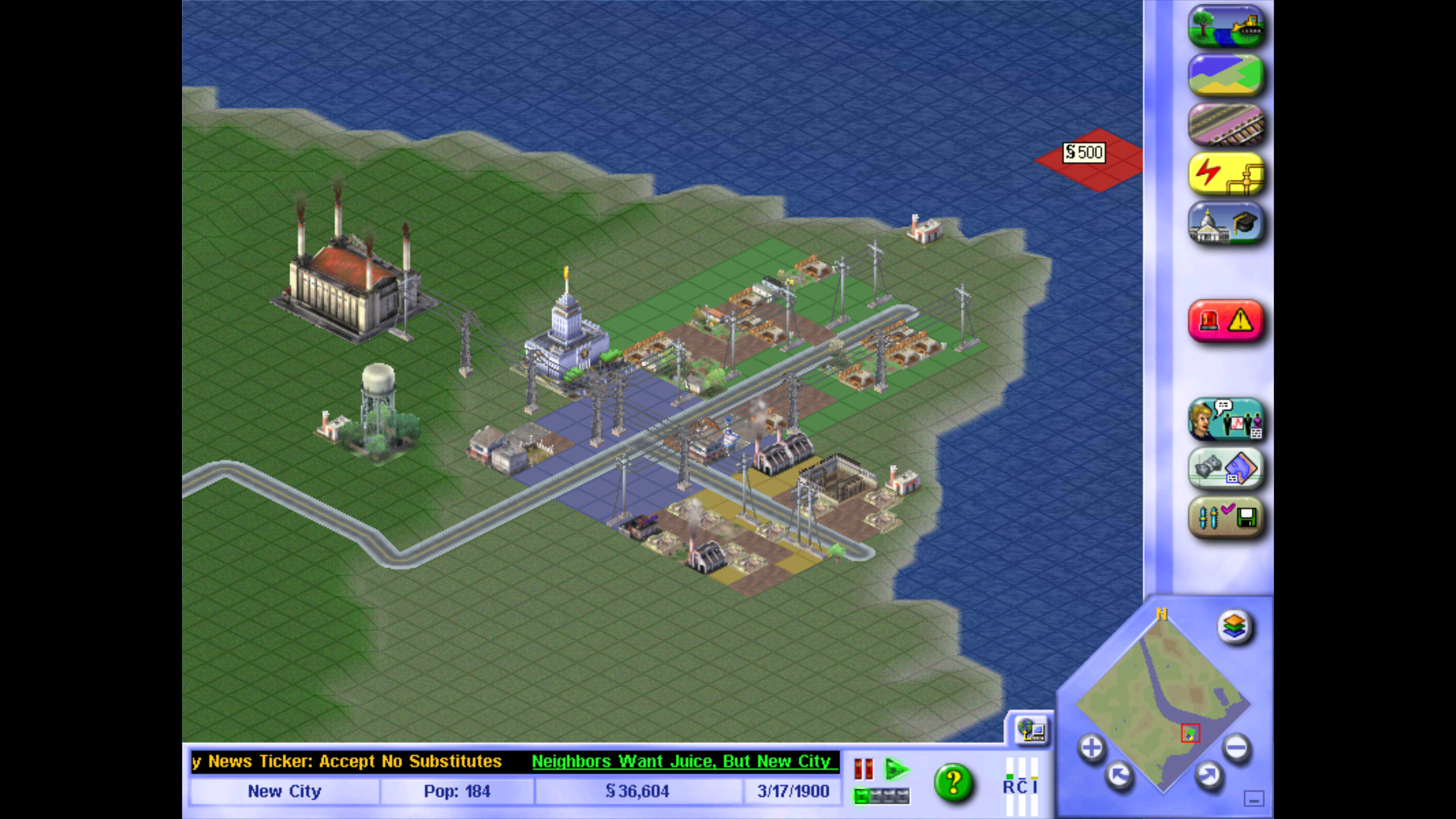Viewport: 1456px width, 819px height.
Task: Pause the simulation with the red button
Action: pyautogui.click(x=863, y=769)
